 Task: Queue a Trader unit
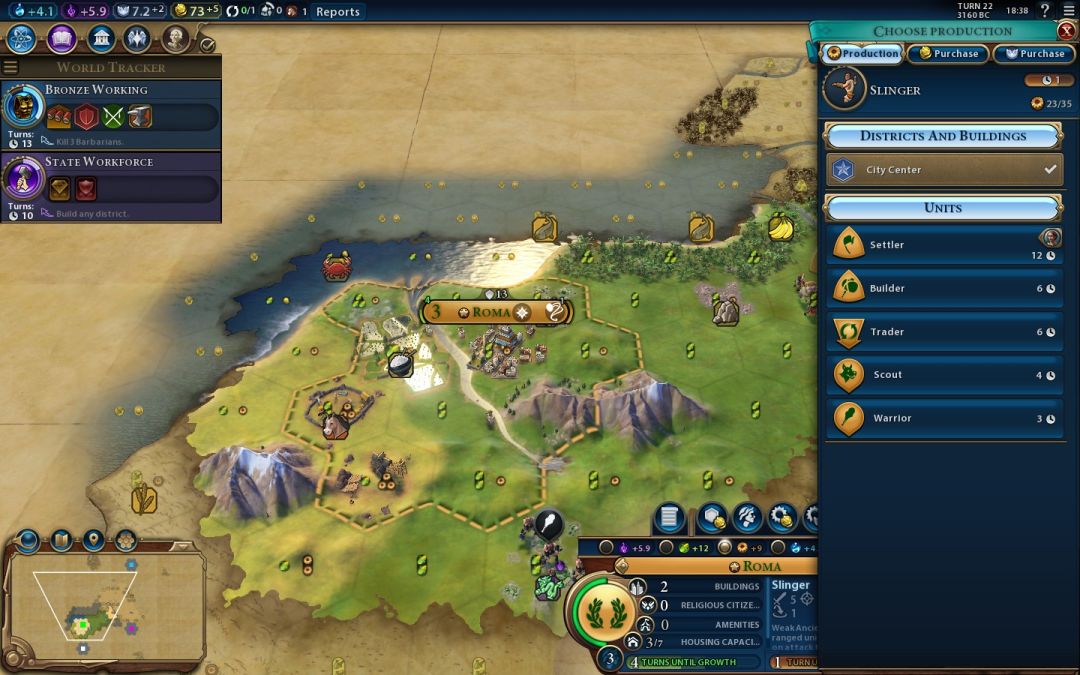click(943, 332)
